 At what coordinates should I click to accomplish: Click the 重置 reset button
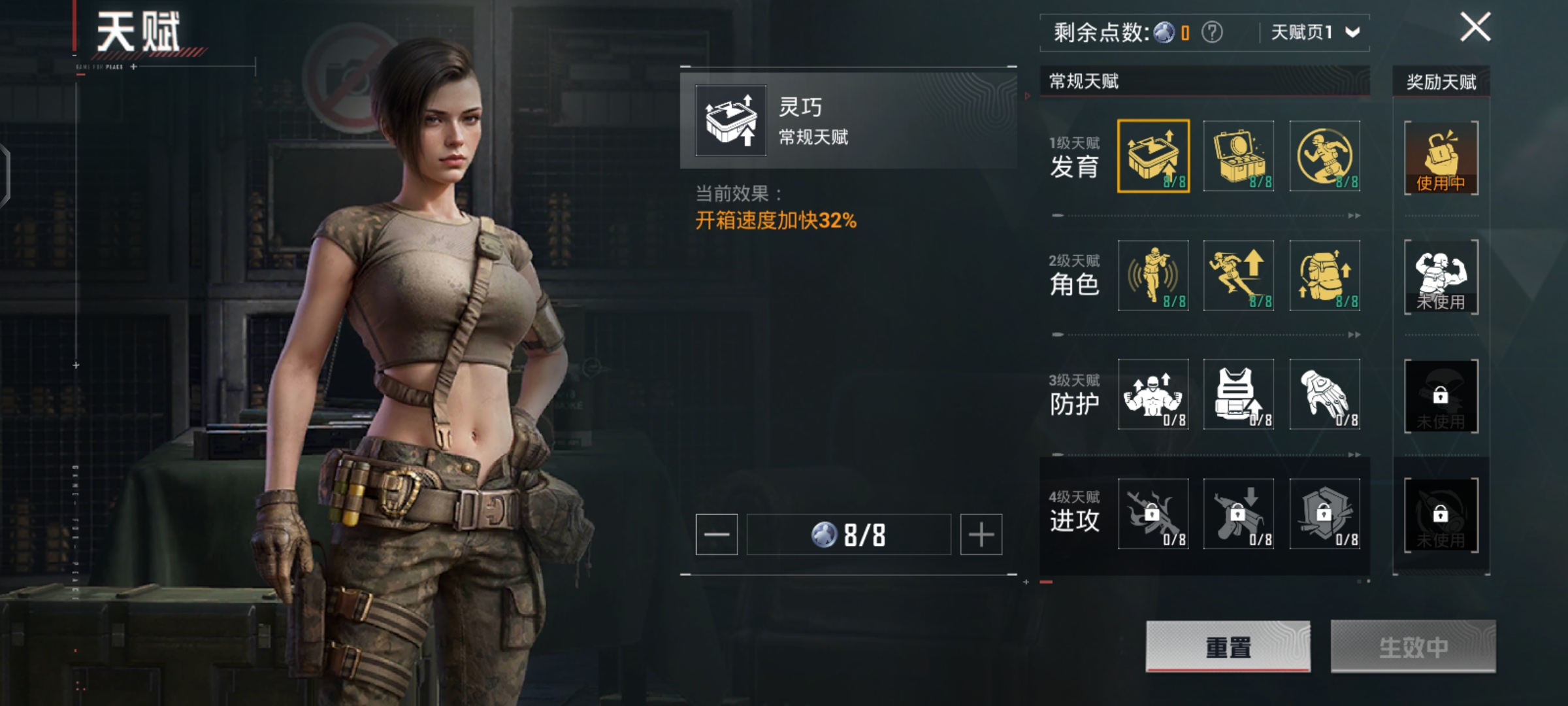coord(1228,647)
